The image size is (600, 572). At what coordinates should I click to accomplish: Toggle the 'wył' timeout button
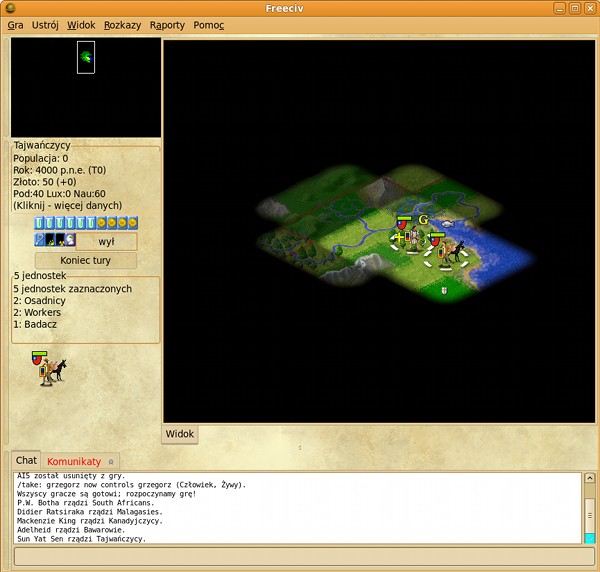tap(107, 241)
